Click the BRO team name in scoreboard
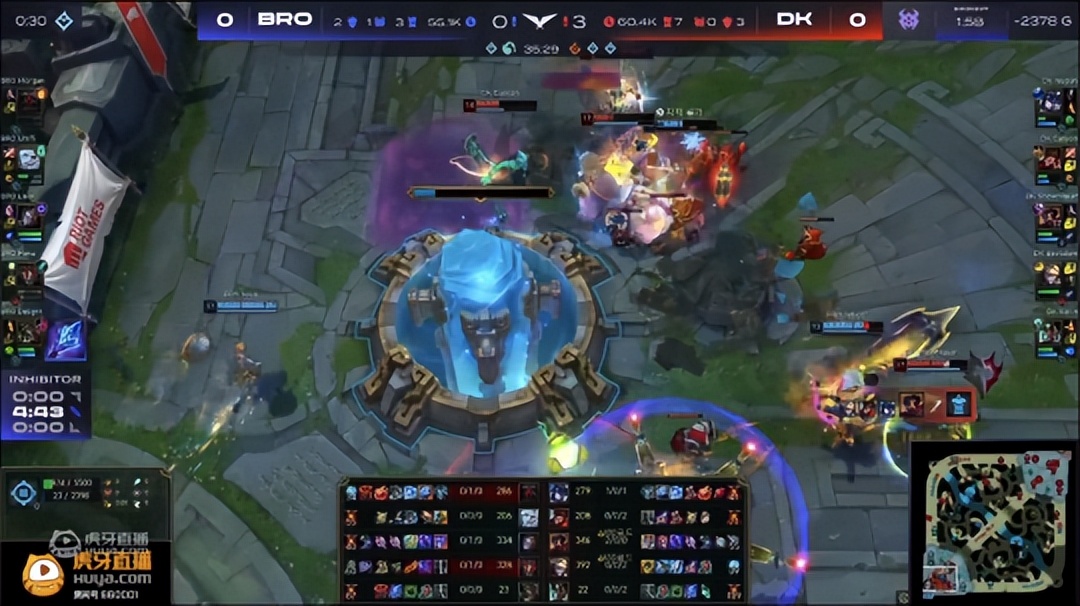This screenshot has width=1080, height=606. pyautogui.click(x=285, y=19)
